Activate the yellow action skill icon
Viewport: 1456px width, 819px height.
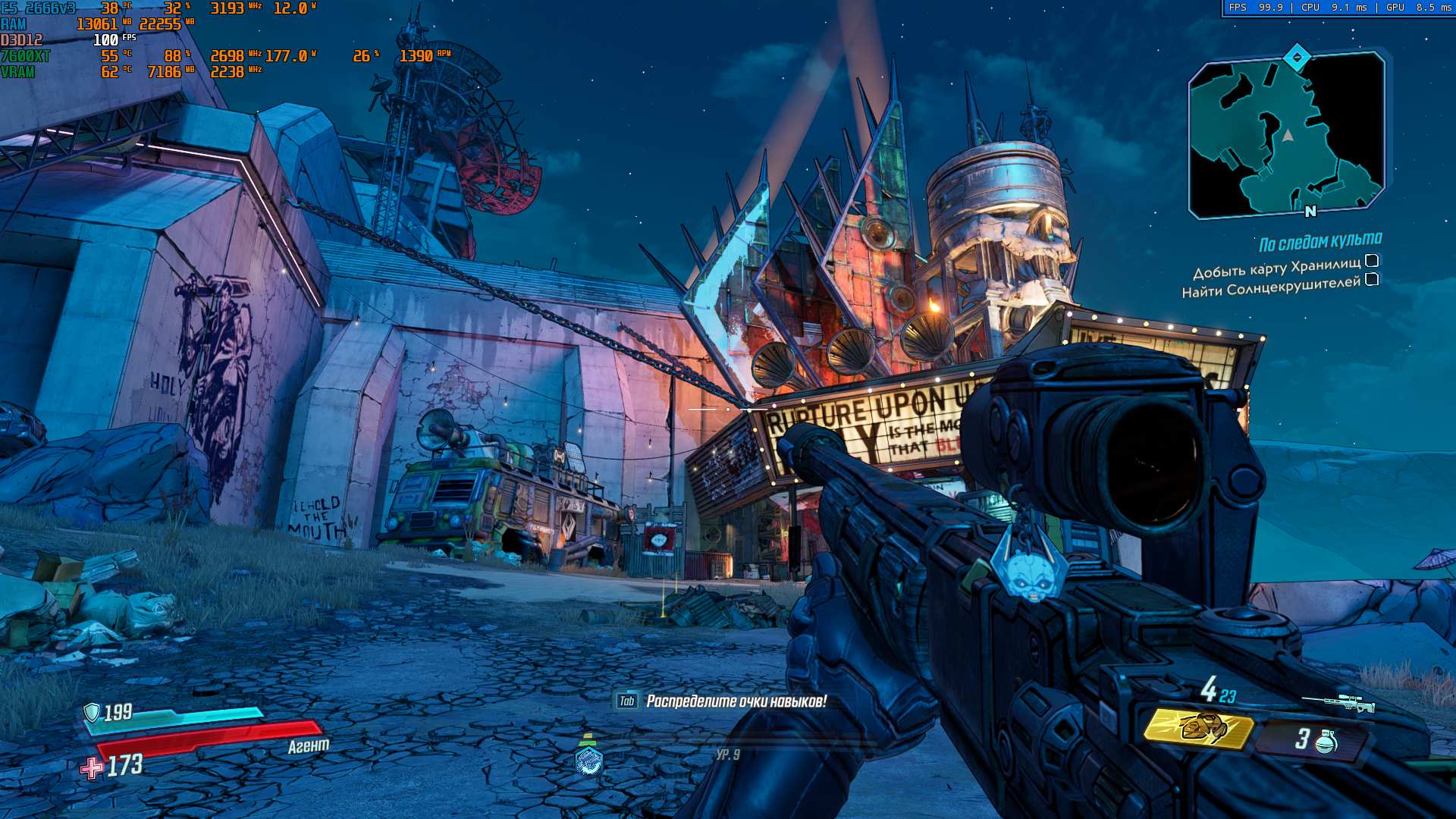[x=1198, y=729]
